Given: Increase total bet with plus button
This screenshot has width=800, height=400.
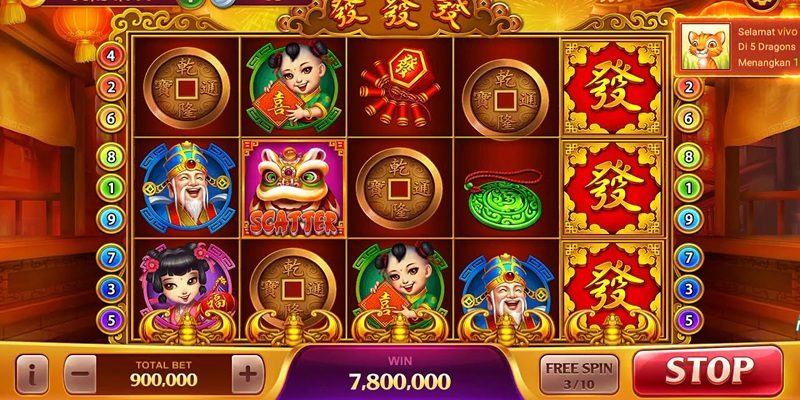Looking at the screenshot, I should (248, 375).
